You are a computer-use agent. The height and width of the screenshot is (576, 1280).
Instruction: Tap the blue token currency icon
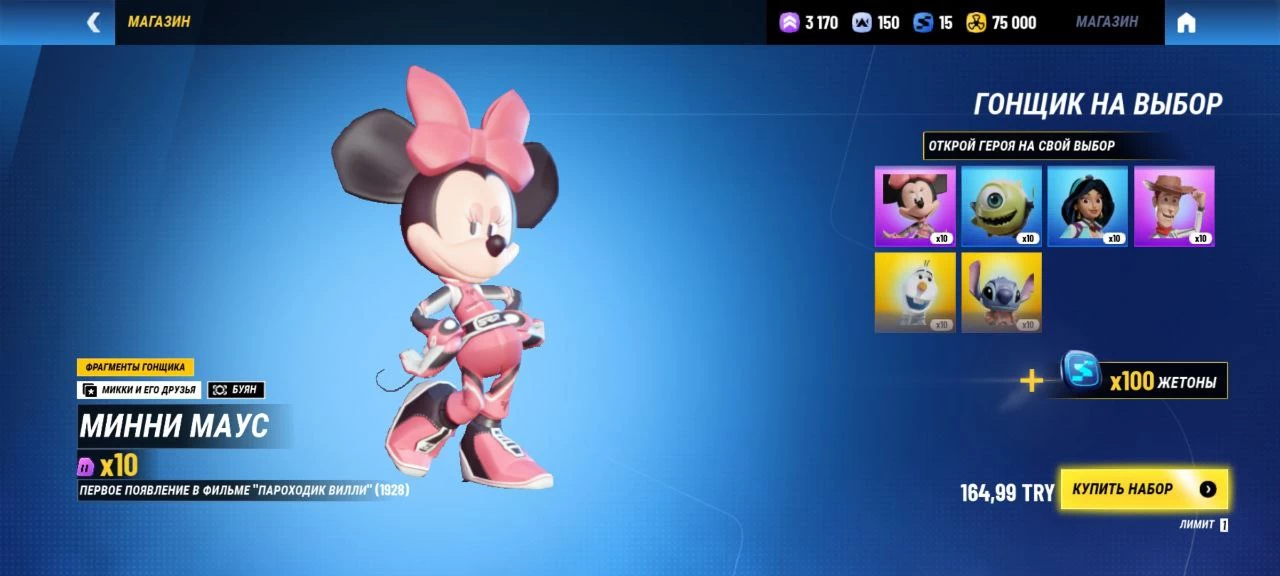pyautogui.click(x=923, y=22)
